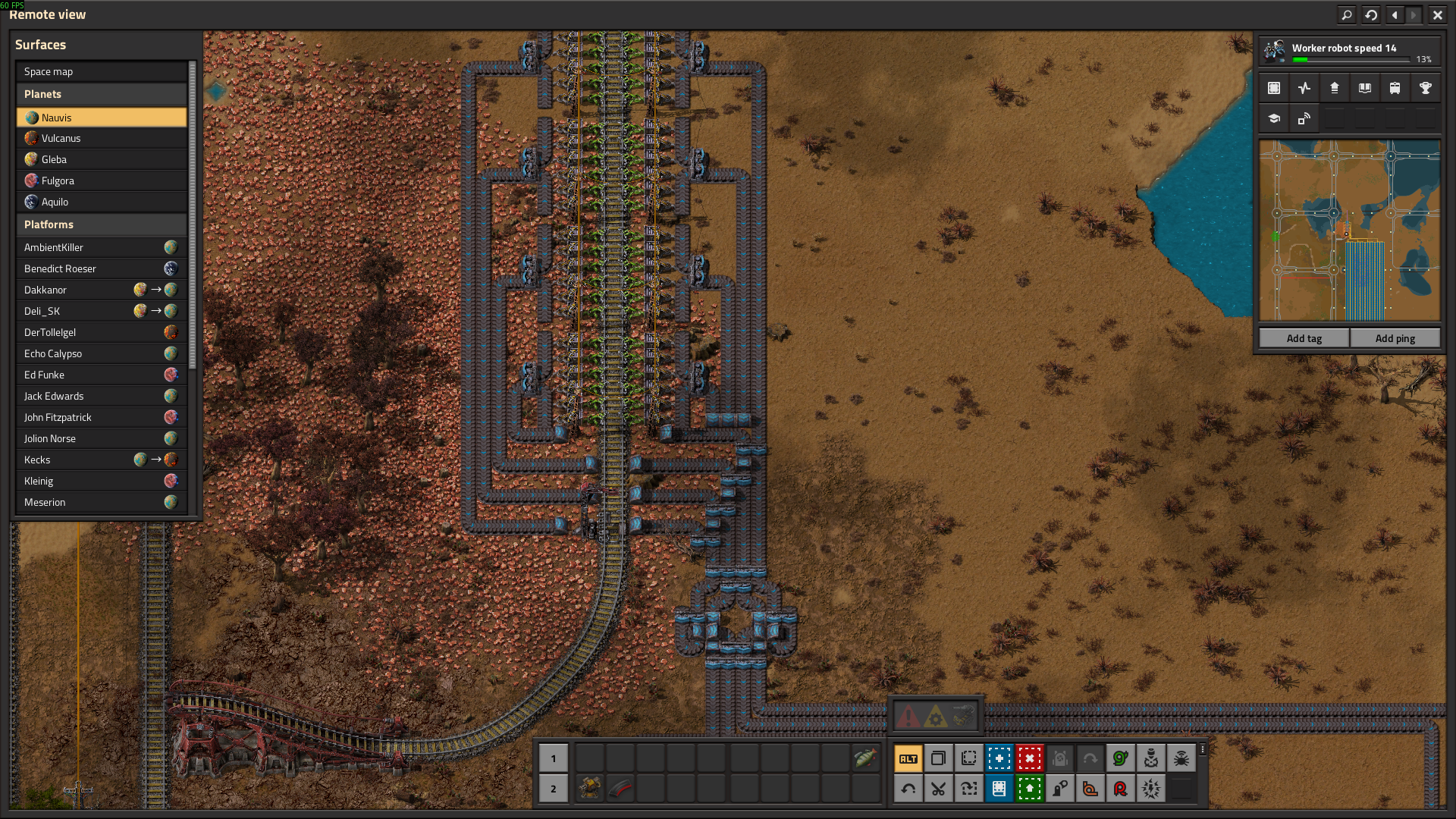Toggle the ALT mode button
This screenshot has width=1456, height=819.
(908, 758)
